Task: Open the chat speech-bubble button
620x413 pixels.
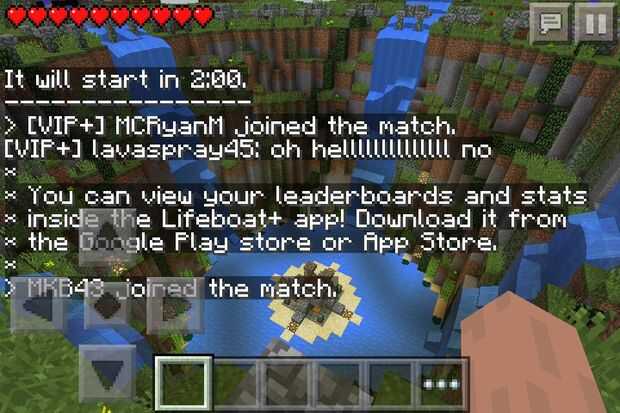Action: tap(550, 21)
